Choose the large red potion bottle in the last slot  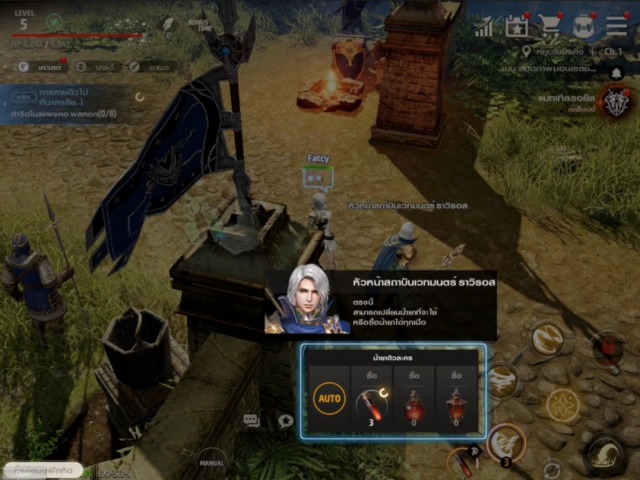pos(457,404)
